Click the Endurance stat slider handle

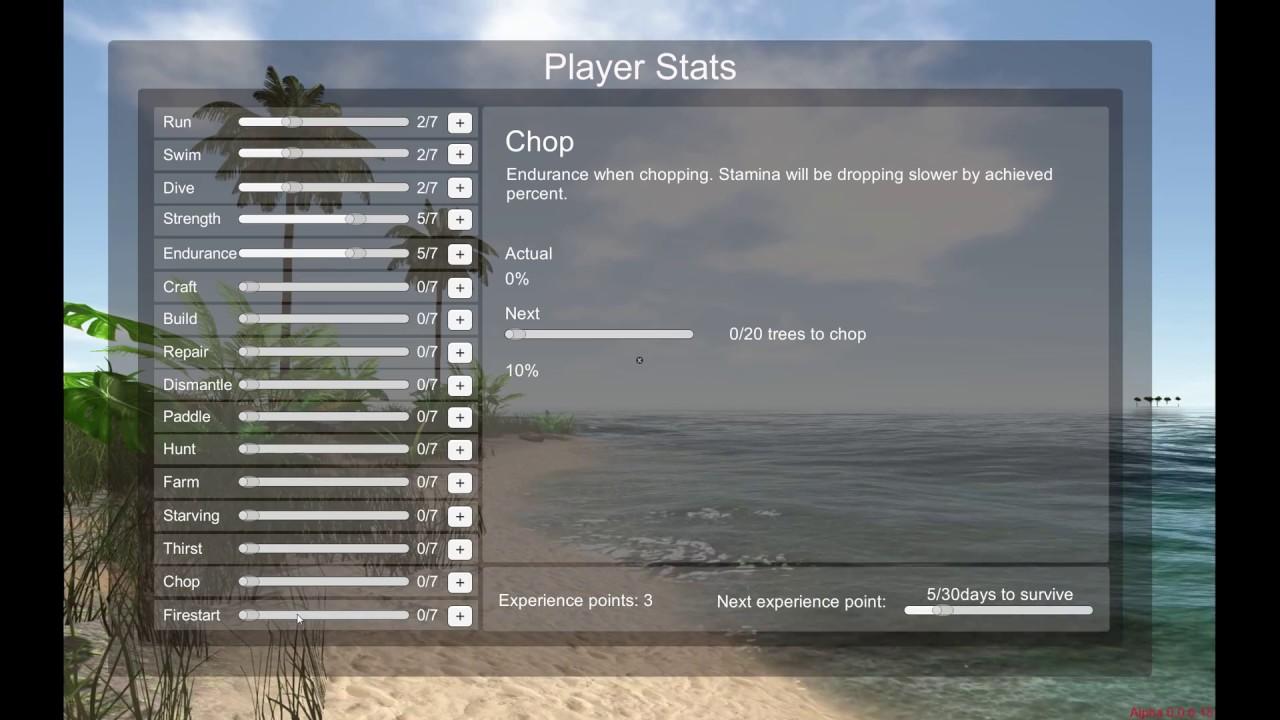pos(355,253)
